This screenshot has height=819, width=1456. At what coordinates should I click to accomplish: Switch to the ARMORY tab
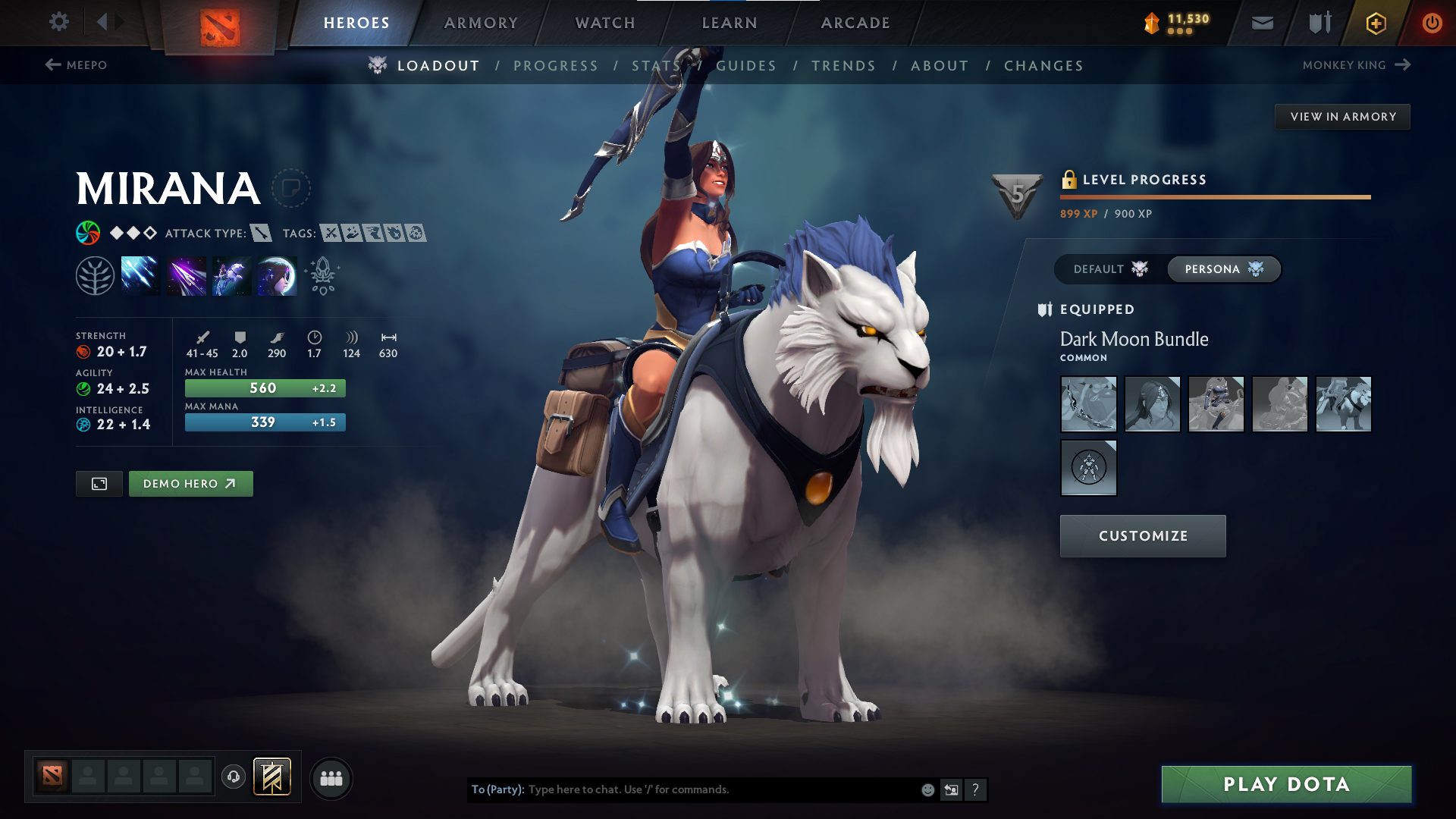481,23
